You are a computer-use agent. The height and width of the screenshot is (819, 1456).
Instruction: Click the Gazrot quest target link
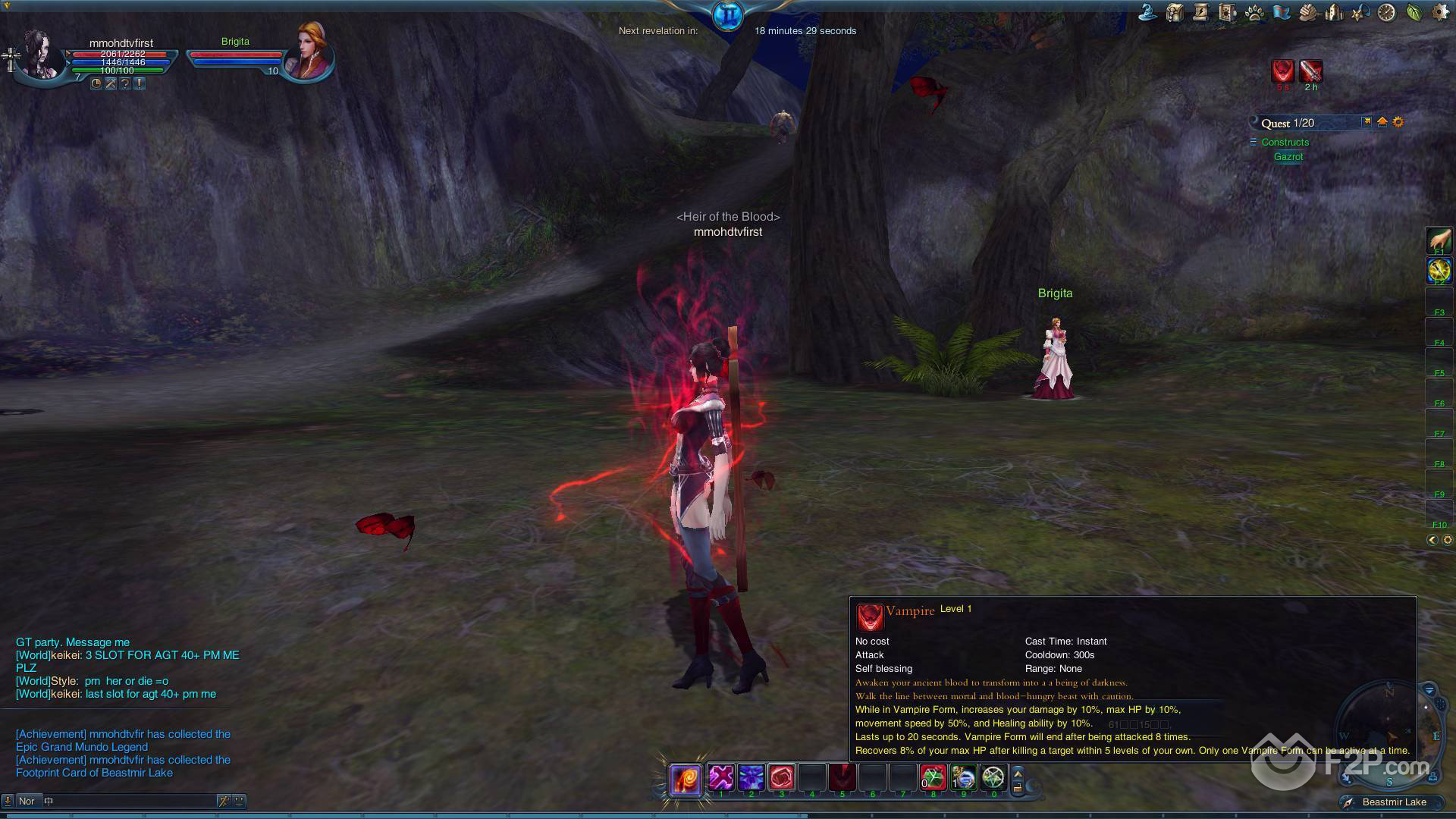(1288, 157)
